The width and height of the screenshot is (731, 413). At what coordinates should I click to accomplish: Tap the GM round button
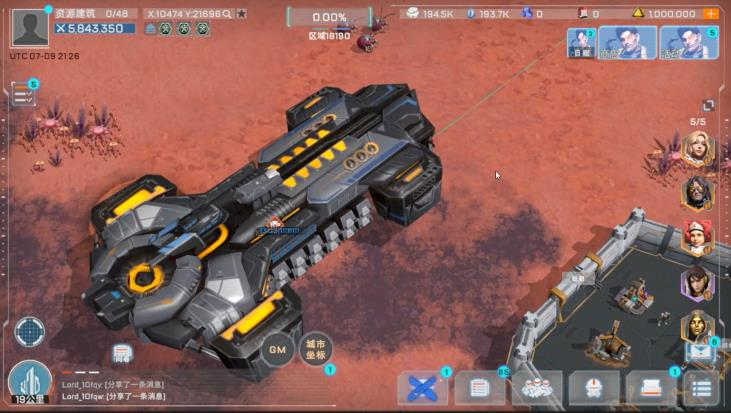278,350
